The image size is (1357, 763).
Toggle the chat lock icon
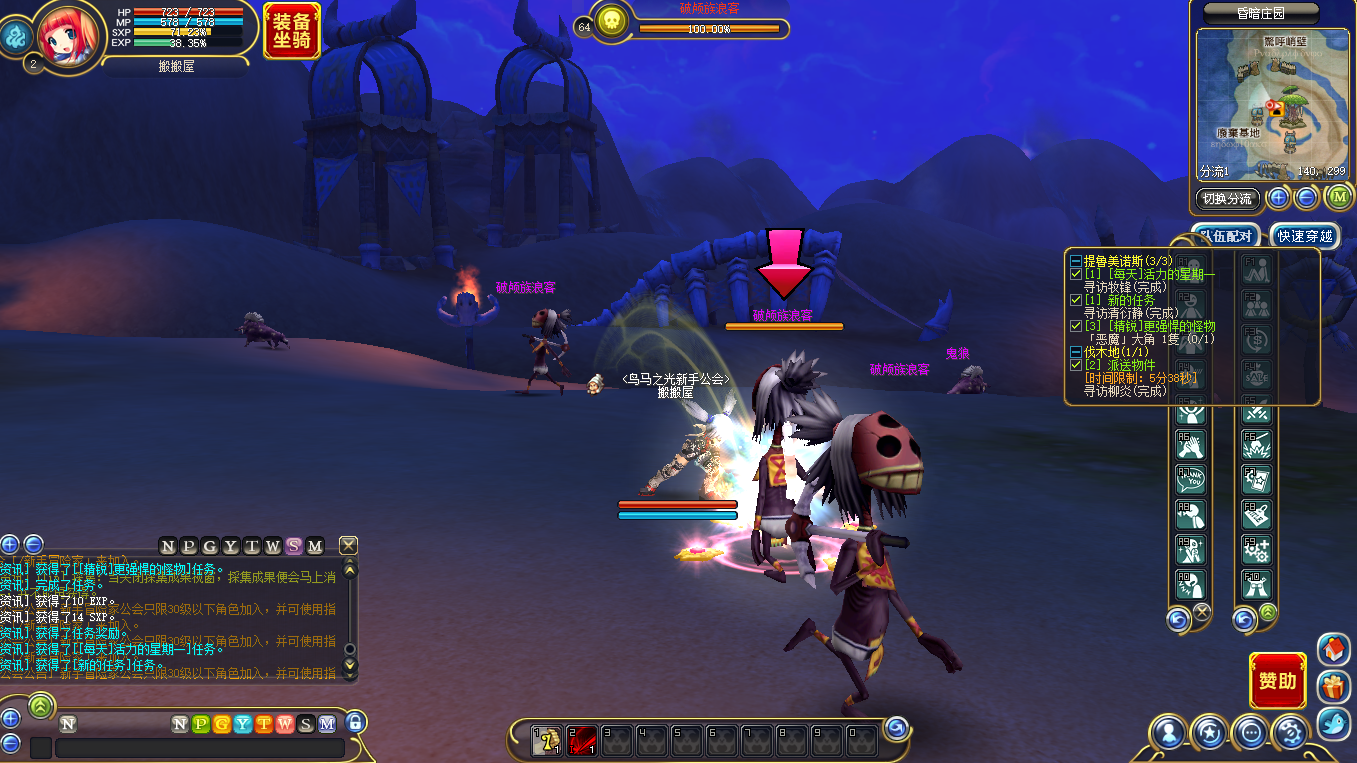355,722
